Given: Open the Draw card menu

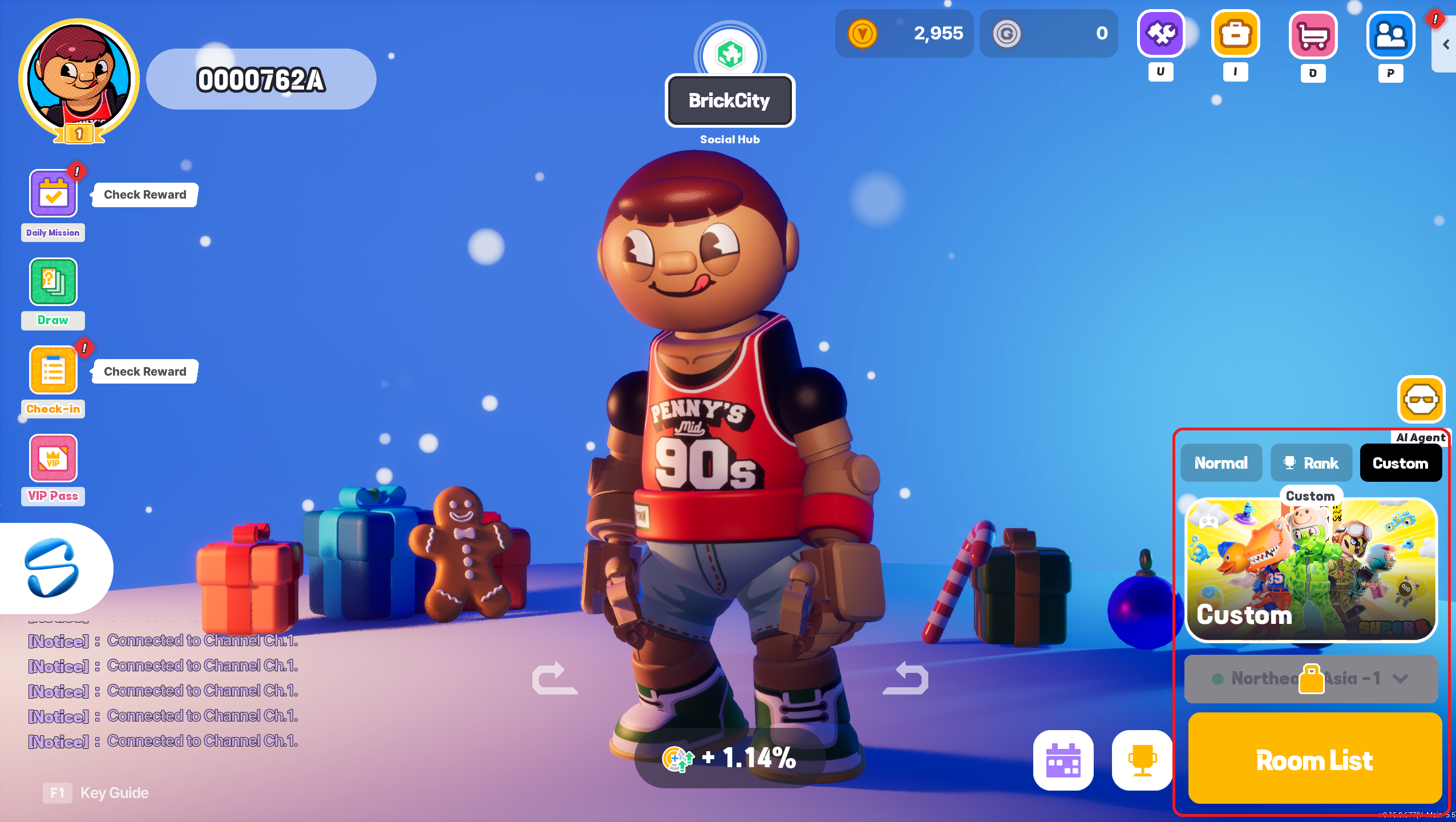Looking at the screenshot, I should [x=53, y=282].
